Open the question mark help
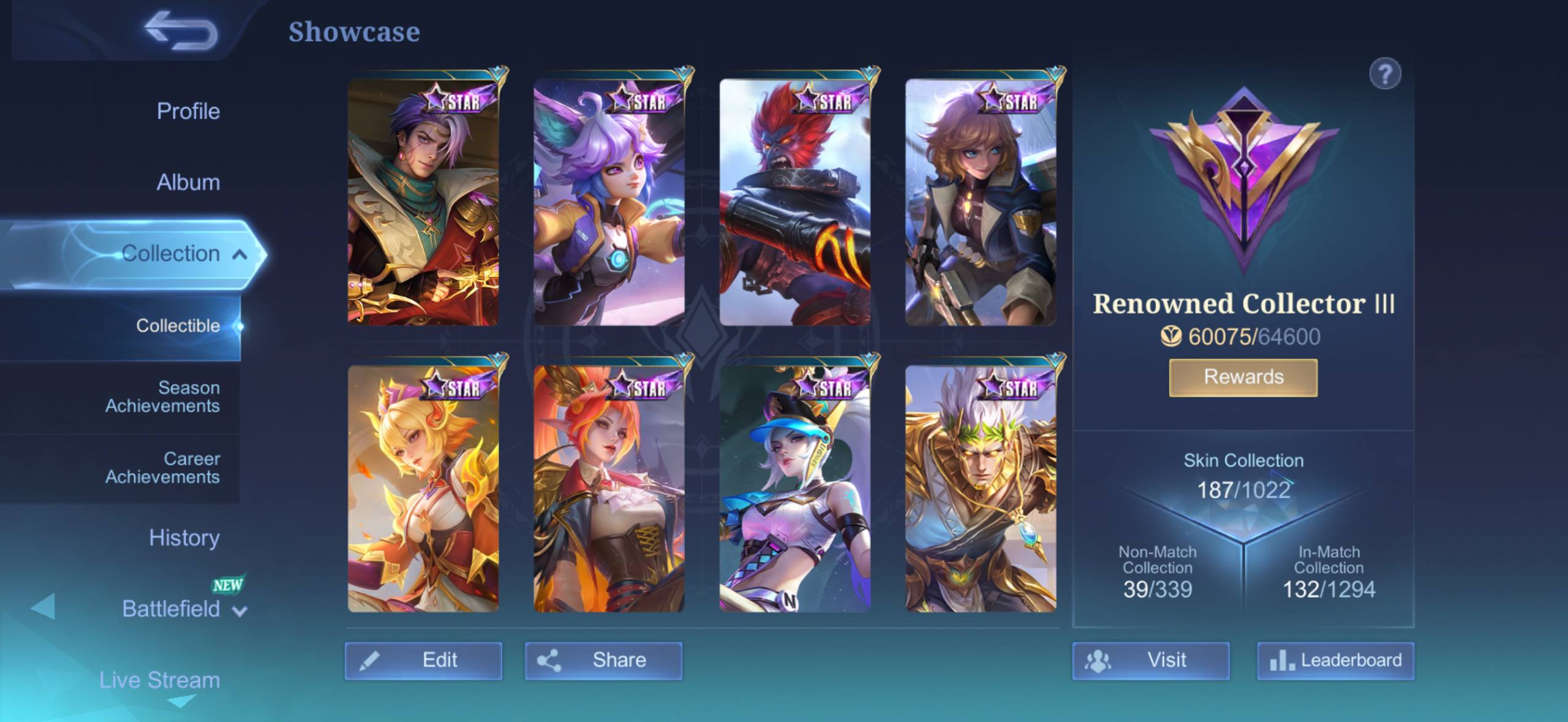This screenshot has width=1568, height=722. pyautogui.click(x=1384, y=74)
